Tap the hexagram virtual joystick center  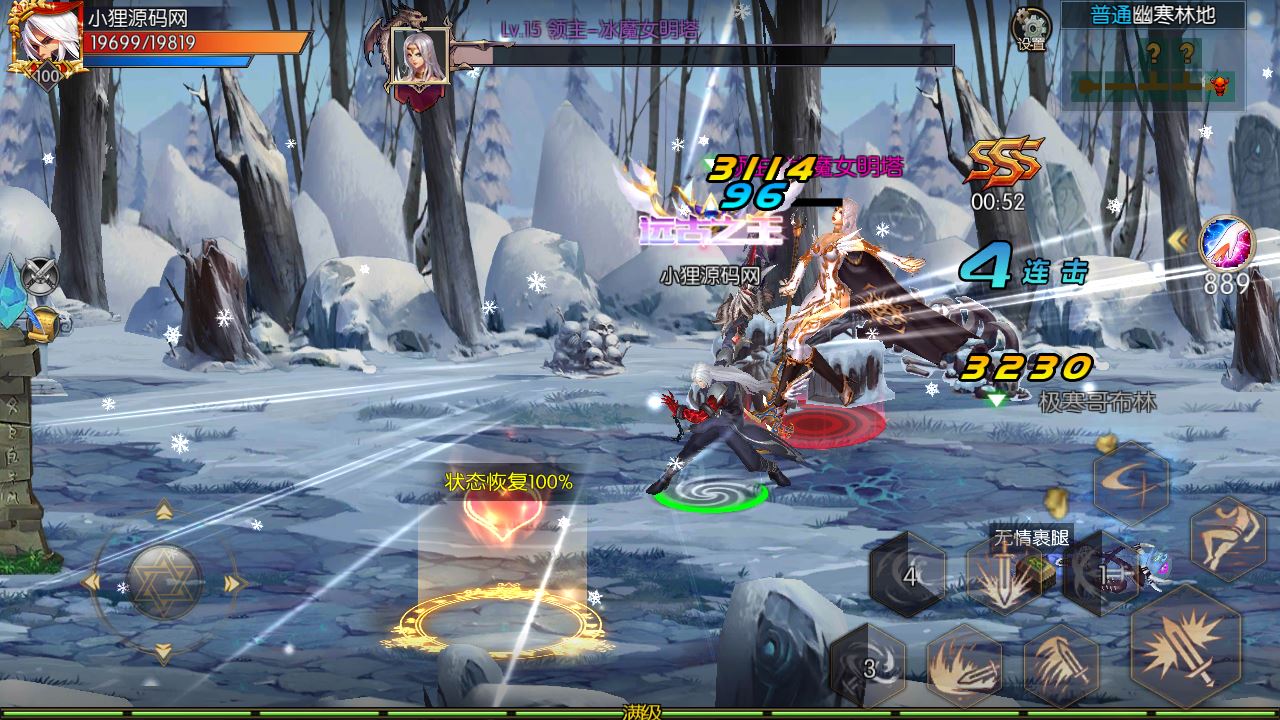(x=164, y=581)
